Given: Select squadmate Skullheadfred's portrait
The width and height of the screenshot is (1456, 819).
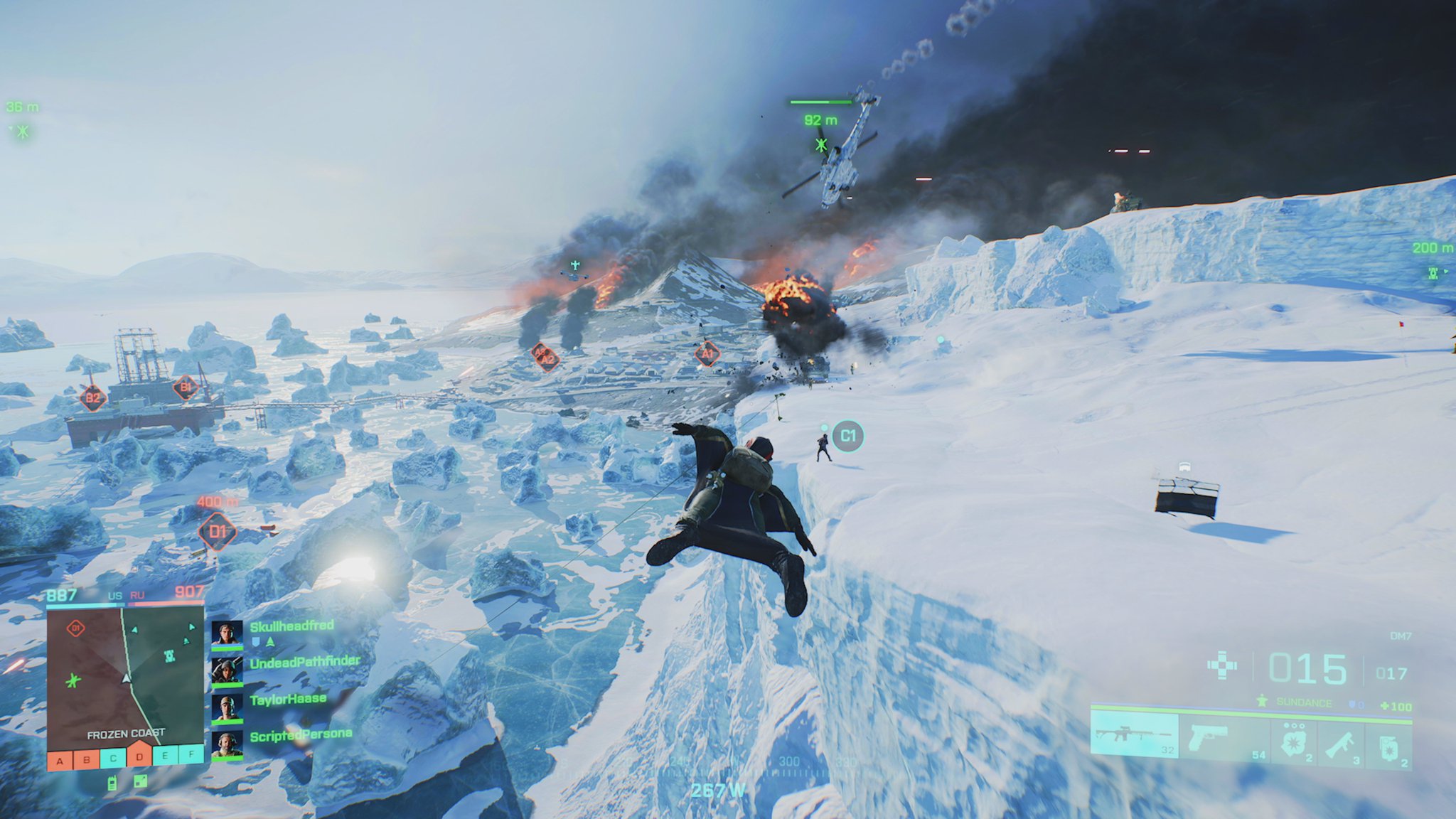Looking at the screenshot, I should coord(227,633).
